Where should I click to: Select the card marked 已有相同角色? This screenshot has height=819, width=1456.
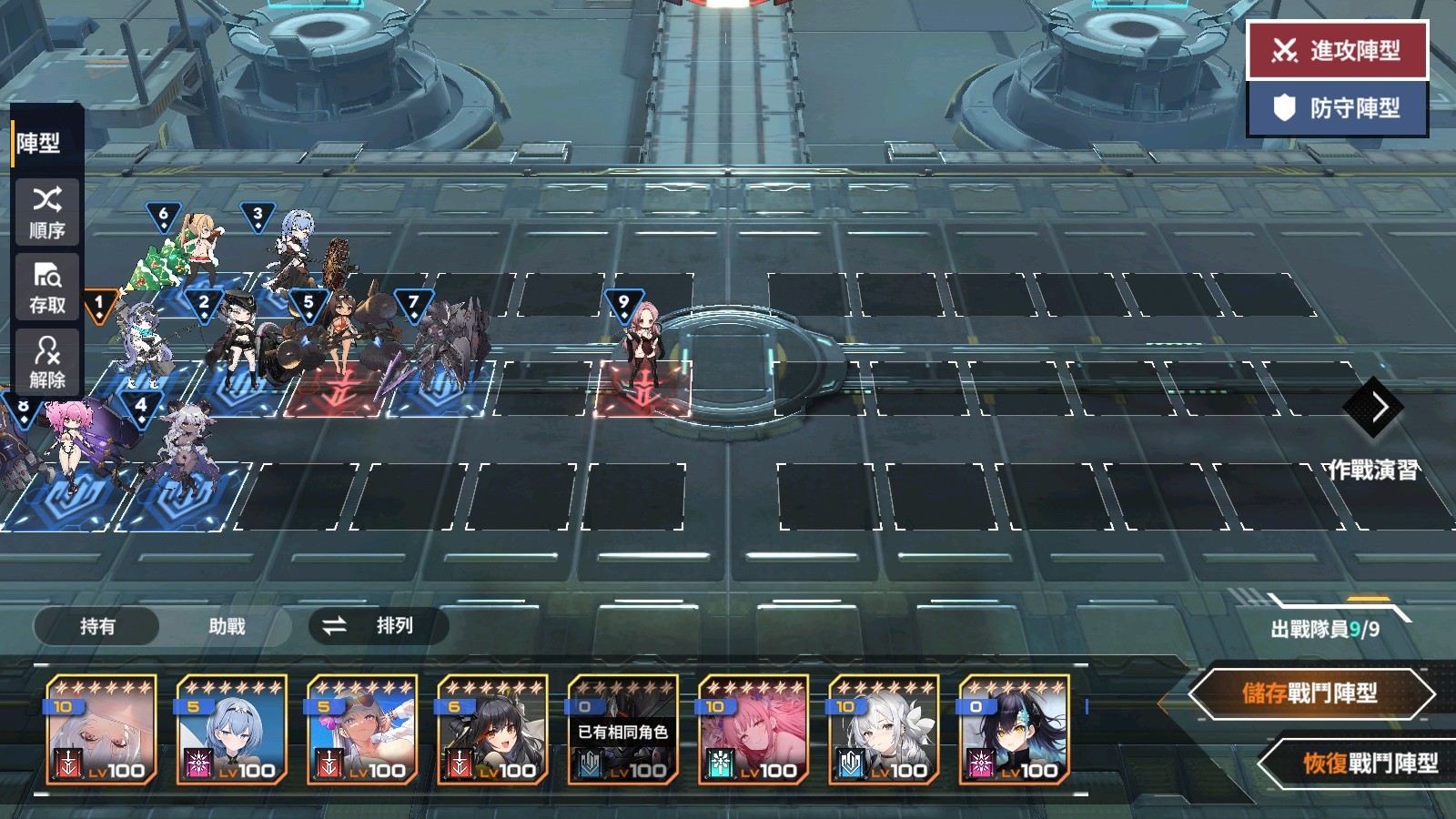(x=622, y=730)
